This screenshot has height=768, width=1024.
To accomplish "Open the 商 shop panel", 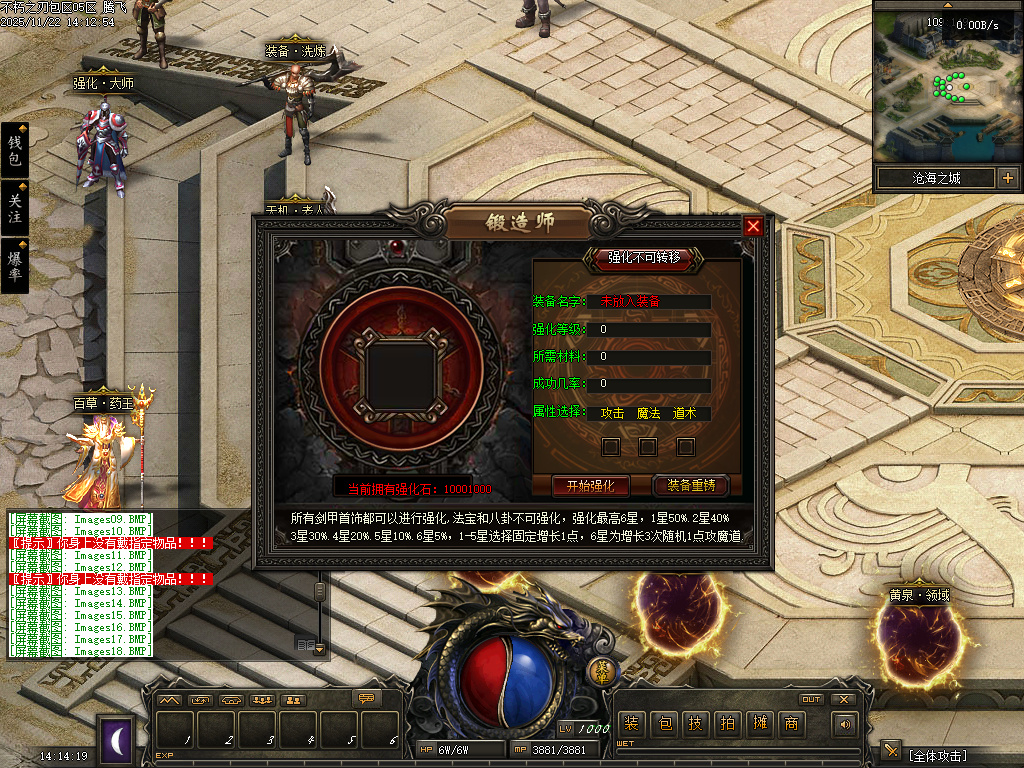I will click(x=792, y=724).
